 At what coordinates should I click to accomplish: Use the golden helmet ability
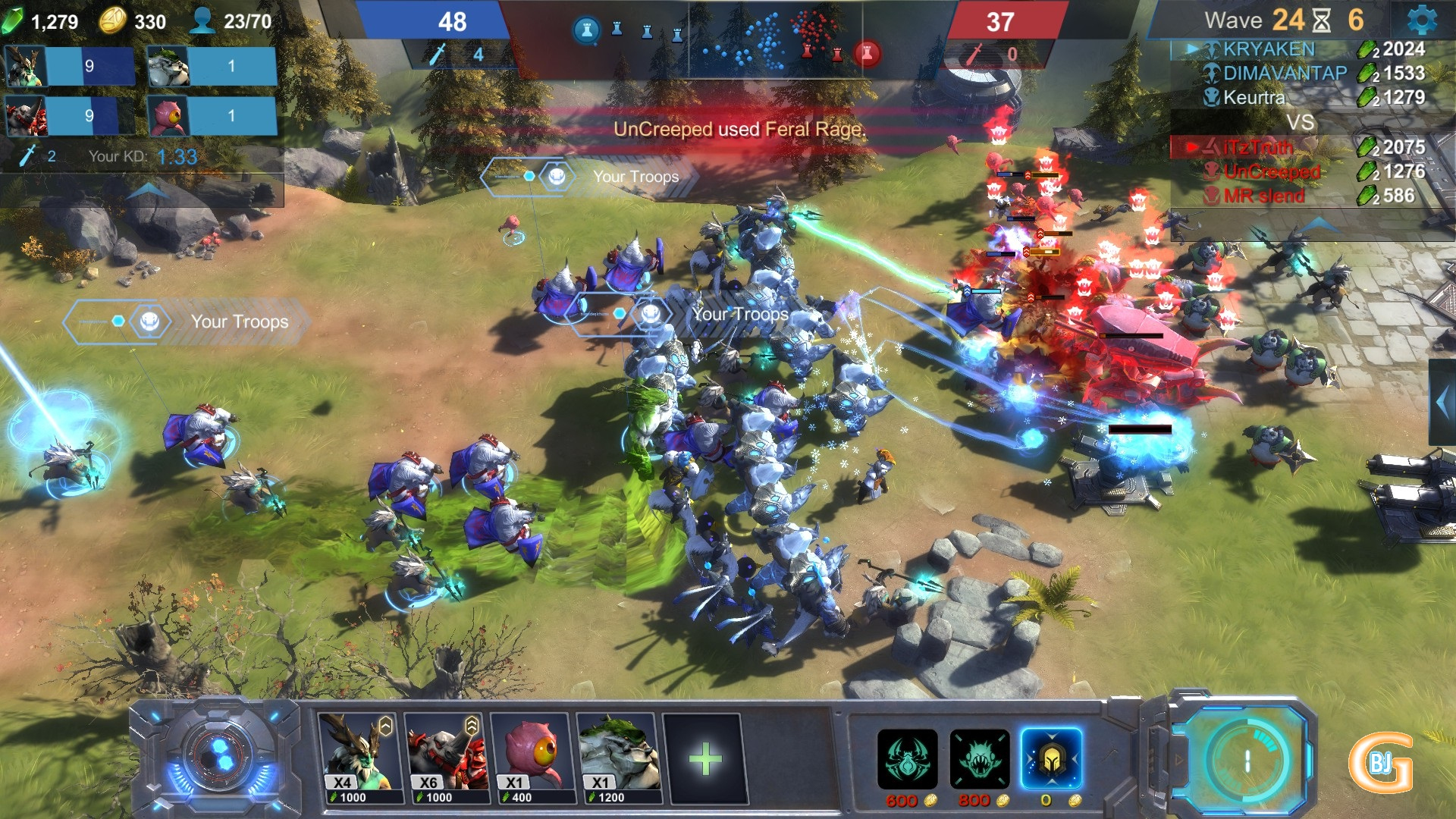pos(1051,759)
